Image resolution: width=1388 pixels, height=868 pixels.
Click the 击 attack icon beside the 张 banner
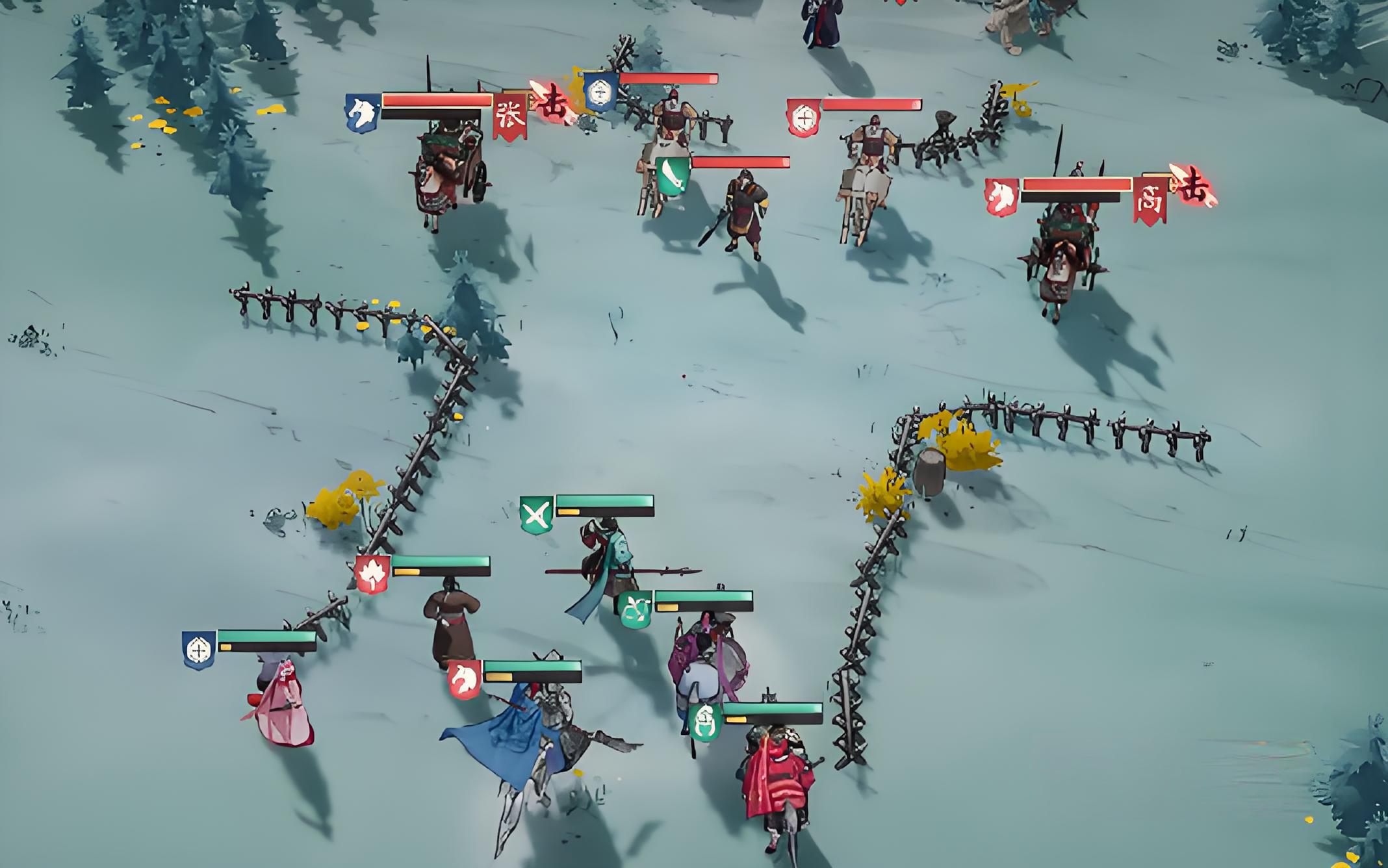tap(552, 102)
